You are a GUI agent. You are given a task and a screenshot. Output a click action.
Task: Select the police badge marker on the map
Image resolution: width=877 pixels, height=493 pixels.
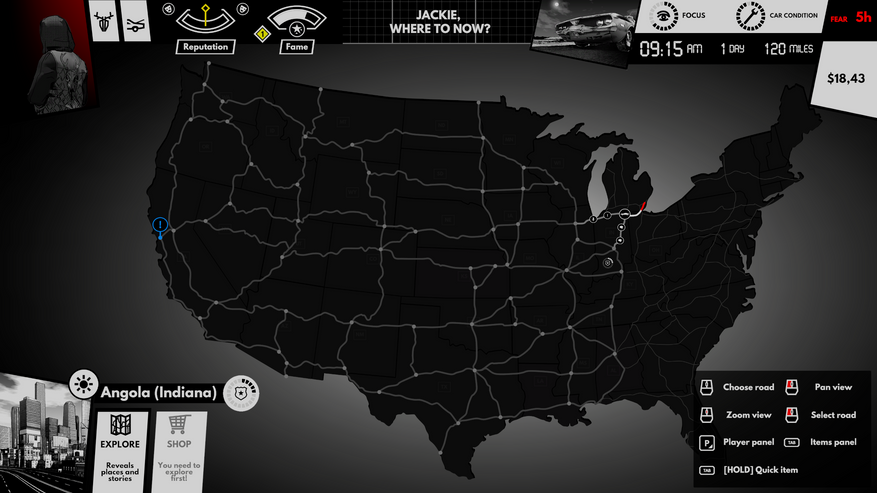click(x=607, y=262)
